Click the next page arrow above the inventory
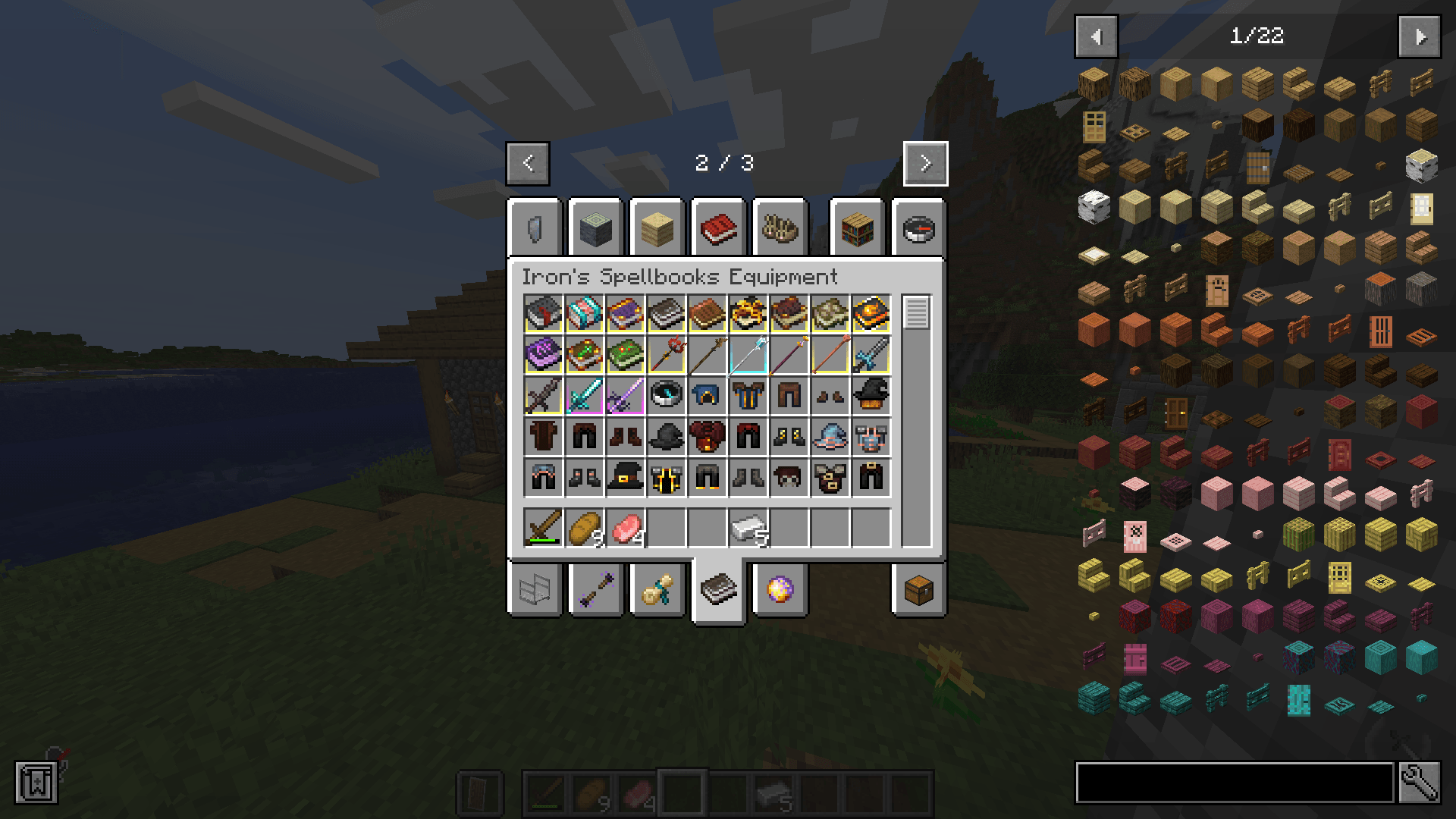The height and width of the screenshot is (819, 1456). (x=924, y=164)
